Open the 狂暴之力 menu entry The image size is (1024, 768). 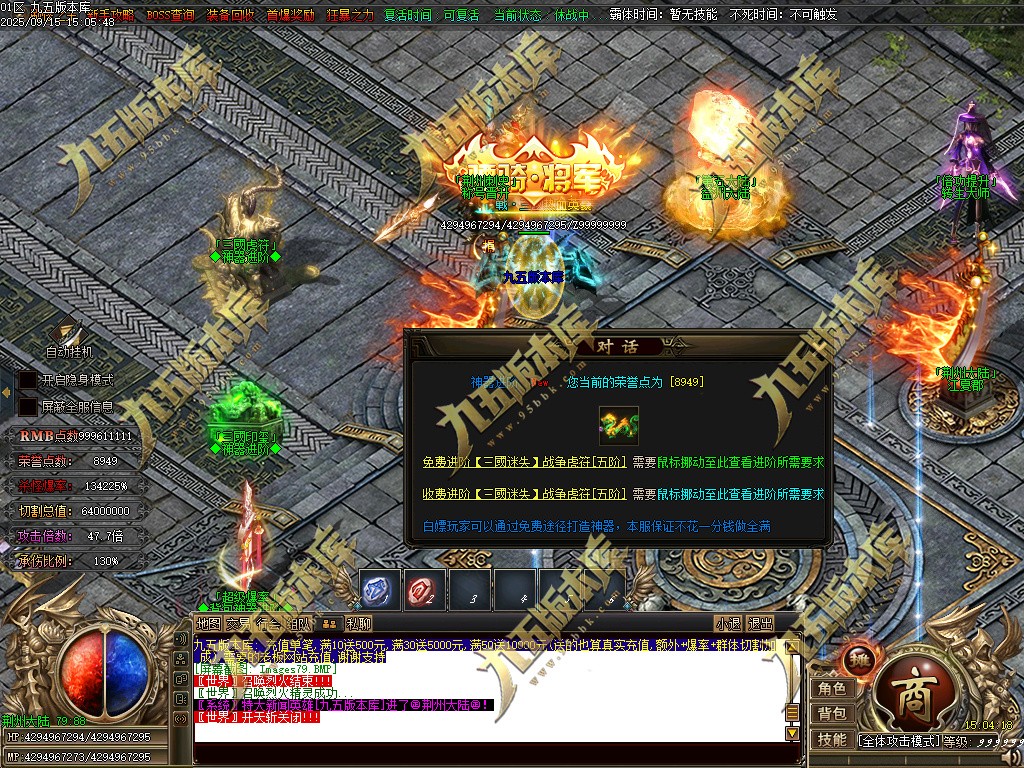(350, 15)
